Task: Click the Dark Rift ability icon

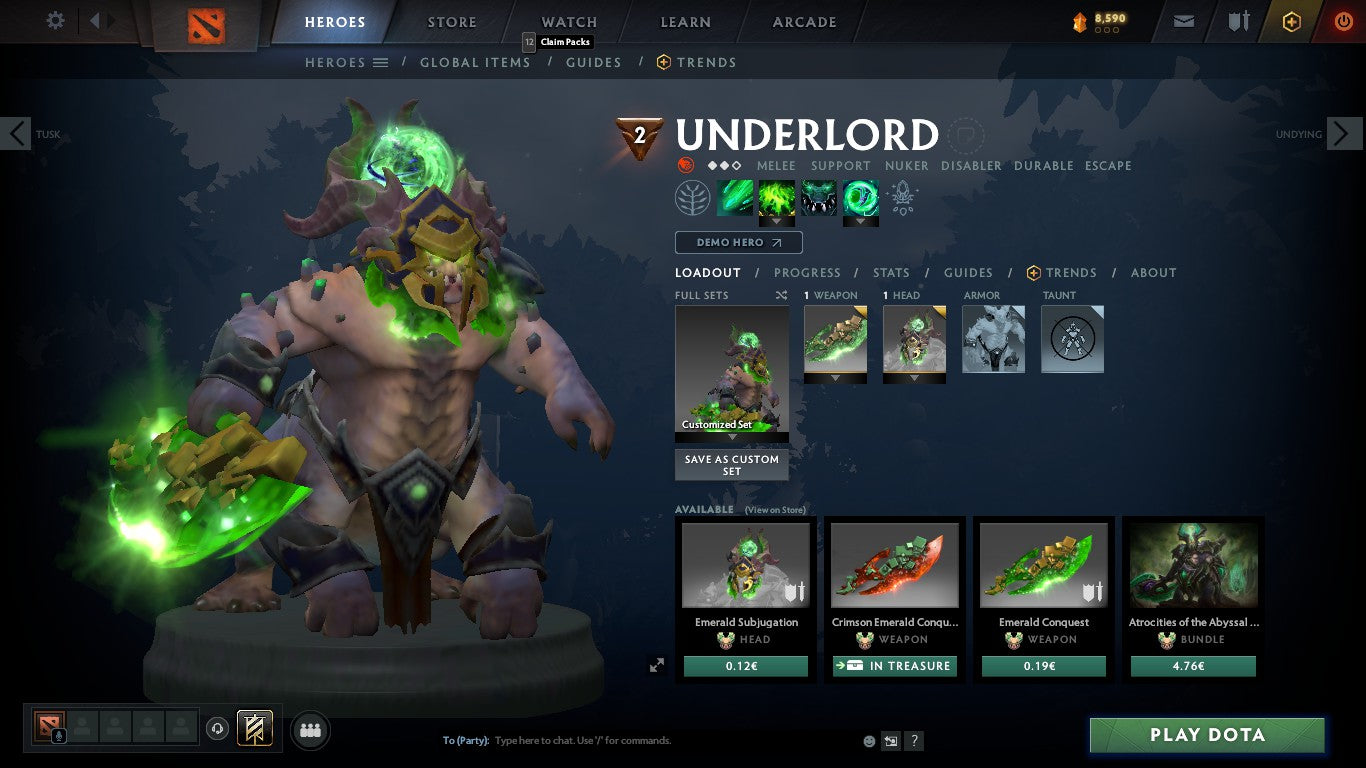Action: coord(862,198)
